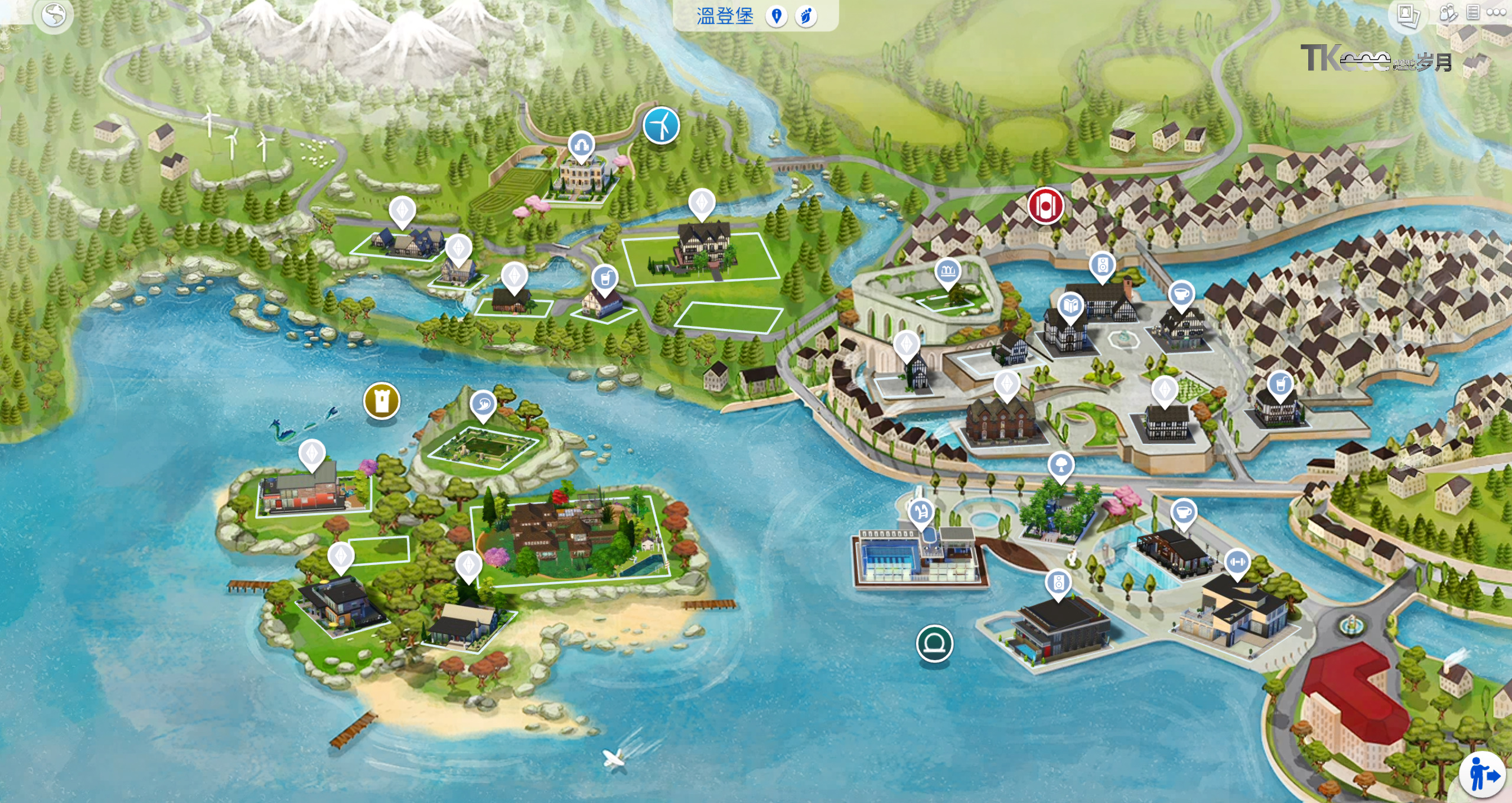This screenshot has height=803, width=1512.
Task: Choose the swimming pool ladder lot pin
Action: coord(921,513)
